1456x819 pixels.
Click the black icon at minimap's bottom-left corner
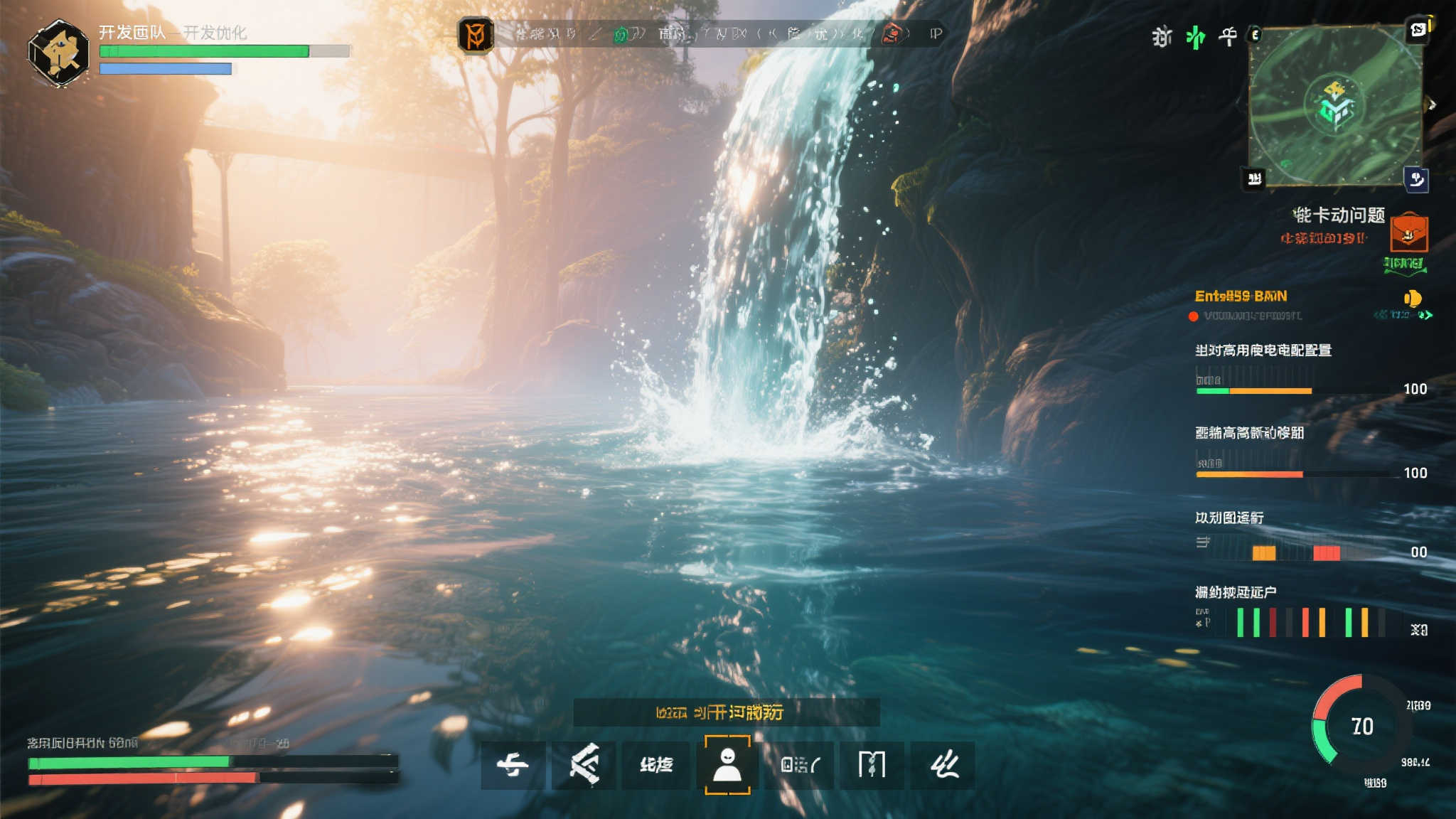1255,178
